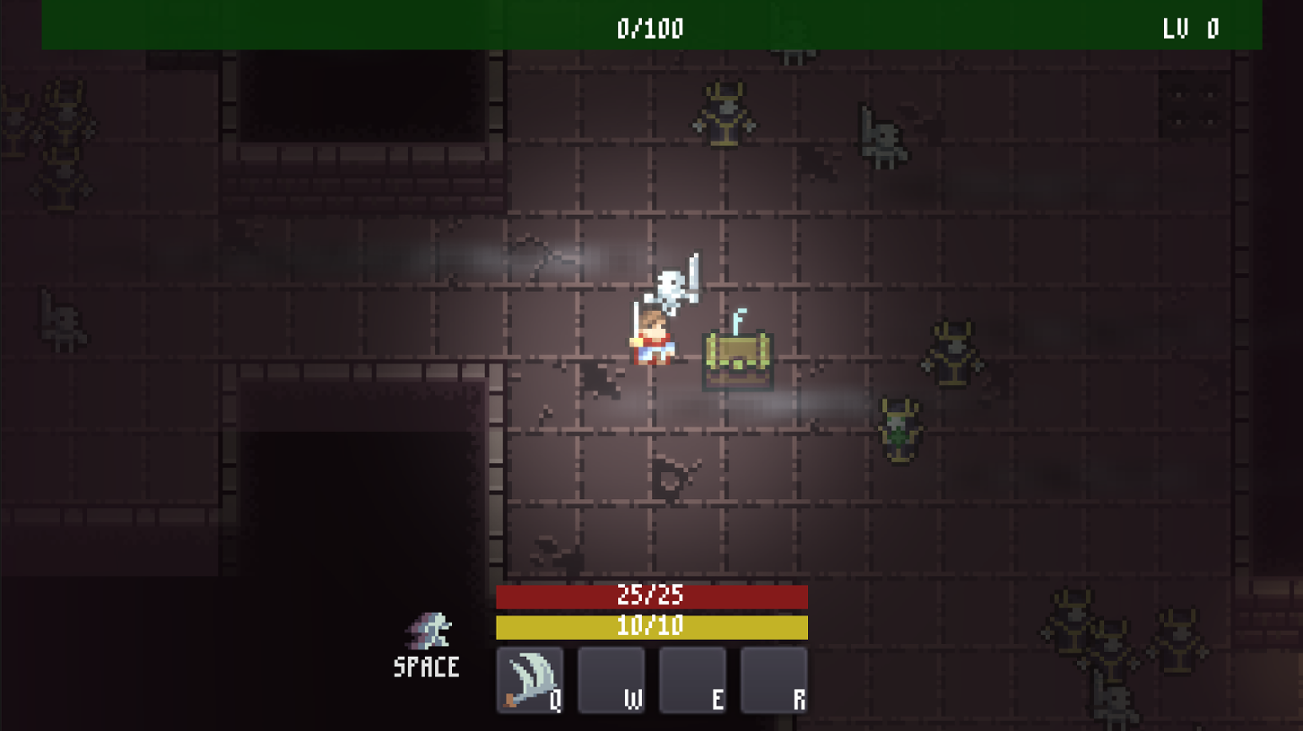The height and width of the screenshot is (731, 1303).
Task: Select the sword slash skill in slot Q
Action: 530,679
